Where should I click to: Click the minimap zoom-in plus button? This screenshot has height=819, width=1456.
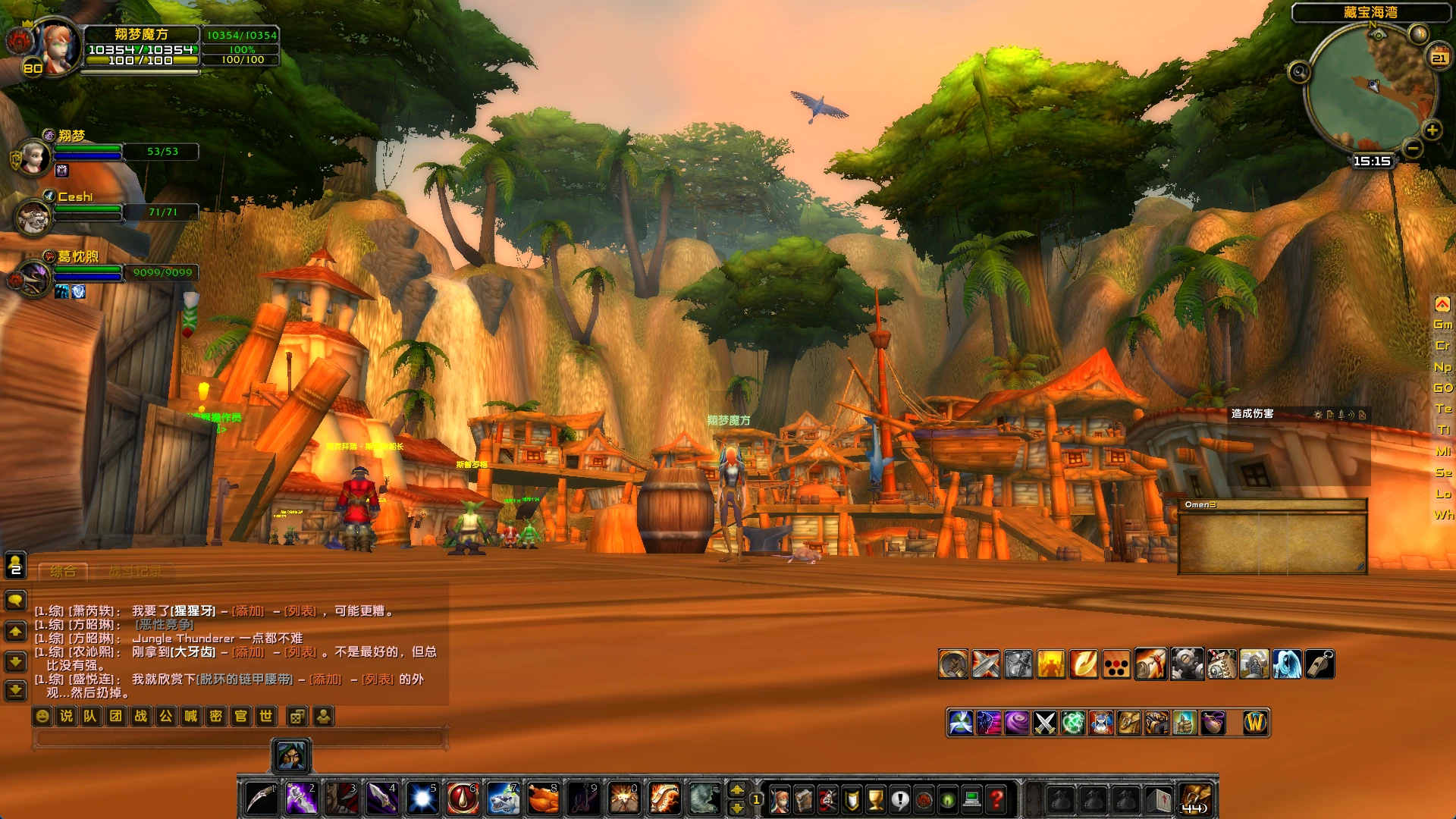pos(1432,130)
